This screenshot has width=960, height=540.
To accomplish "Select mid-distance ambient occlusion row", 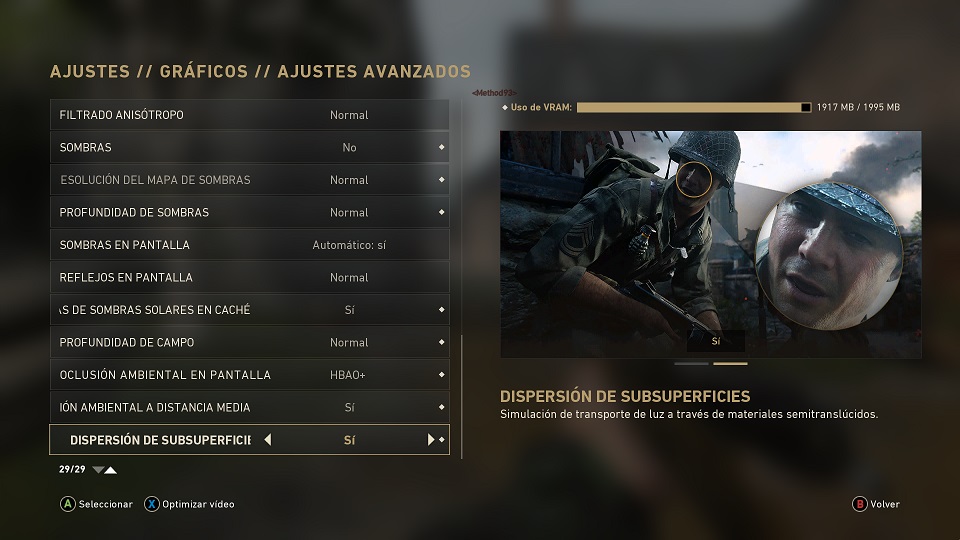I will tap(249, 407).
